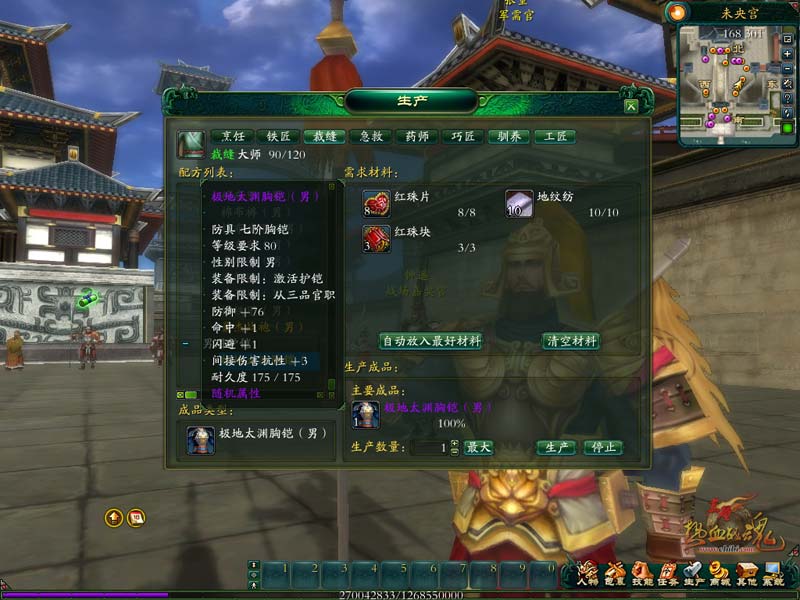Open the 商城 shop menu

click(x=719, y=573)
